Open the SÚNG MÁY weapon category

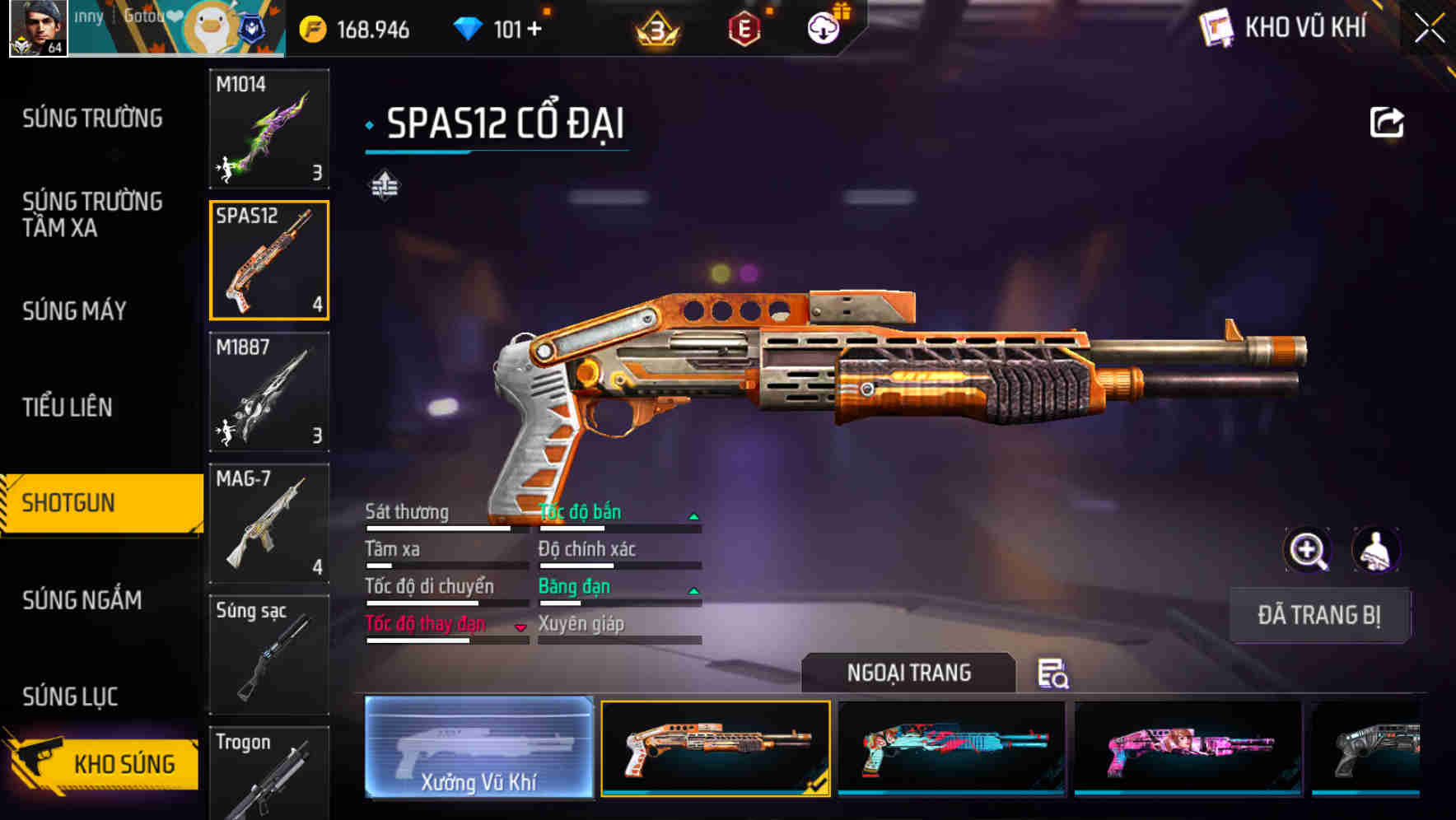[74, 311]
